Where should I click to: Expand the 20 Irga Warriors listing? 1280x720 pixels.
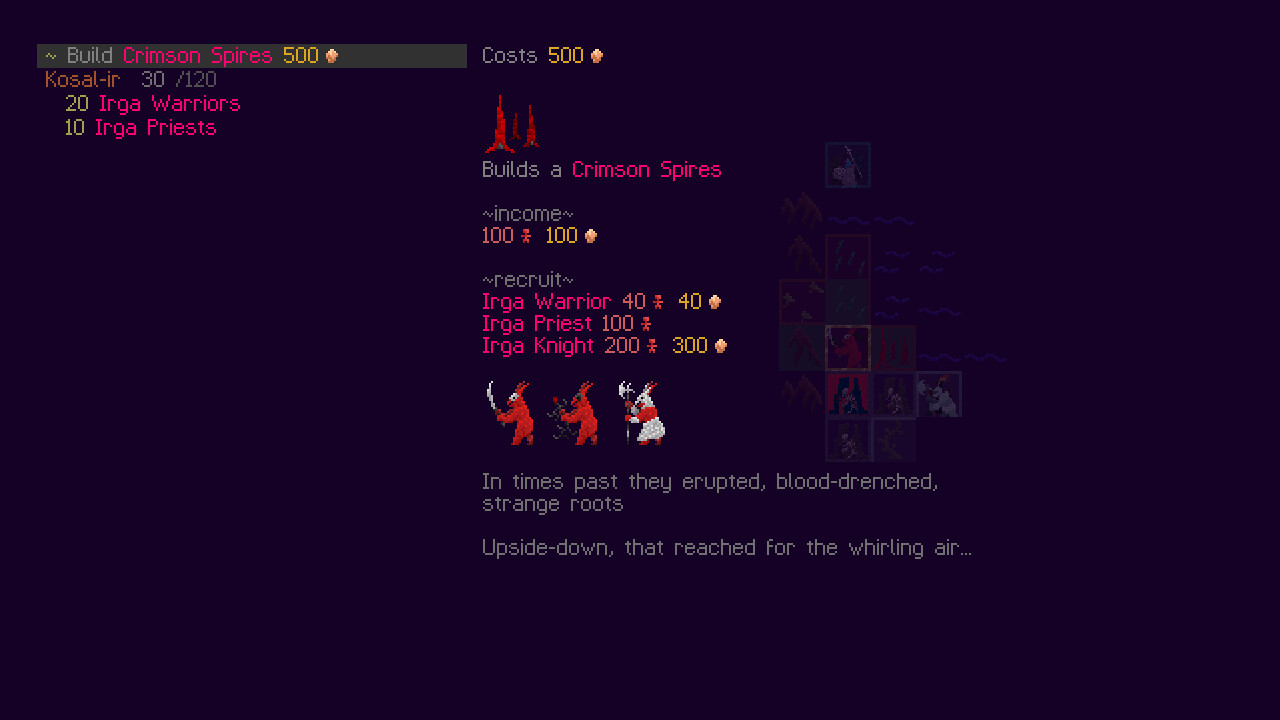pyautogui.click(x=153, y=103)
